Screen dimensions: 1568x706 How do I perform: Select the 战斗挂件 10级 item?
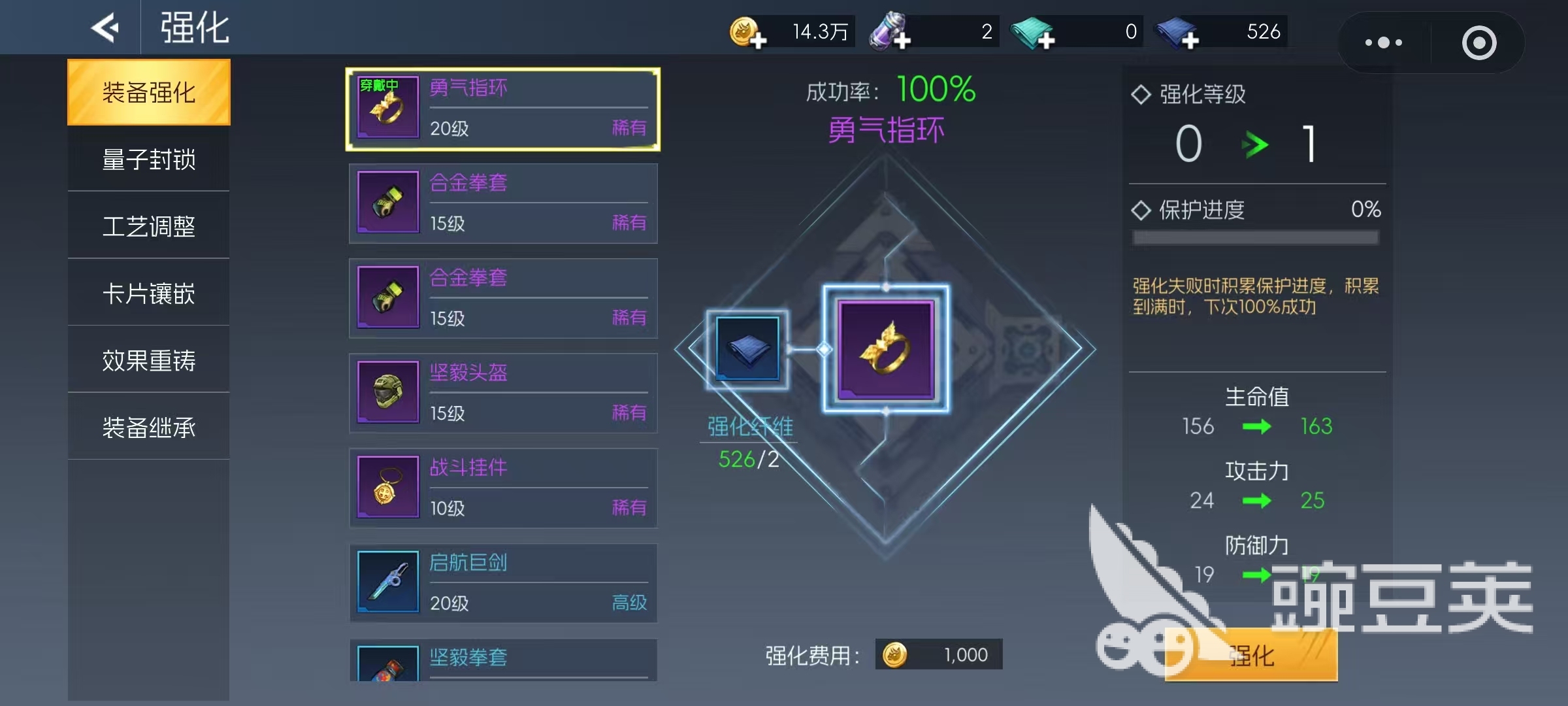point(502,488)
